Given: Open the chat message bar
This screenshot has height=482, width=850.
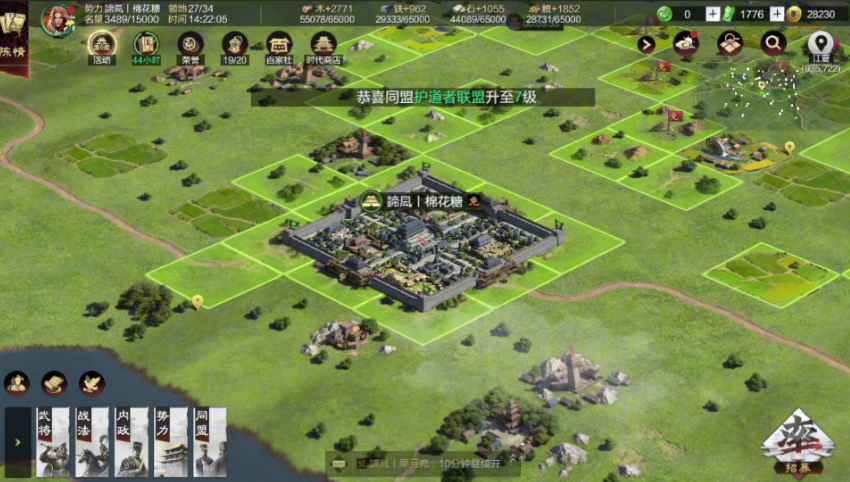Looking at the screenshot, I should coord(430,463).
